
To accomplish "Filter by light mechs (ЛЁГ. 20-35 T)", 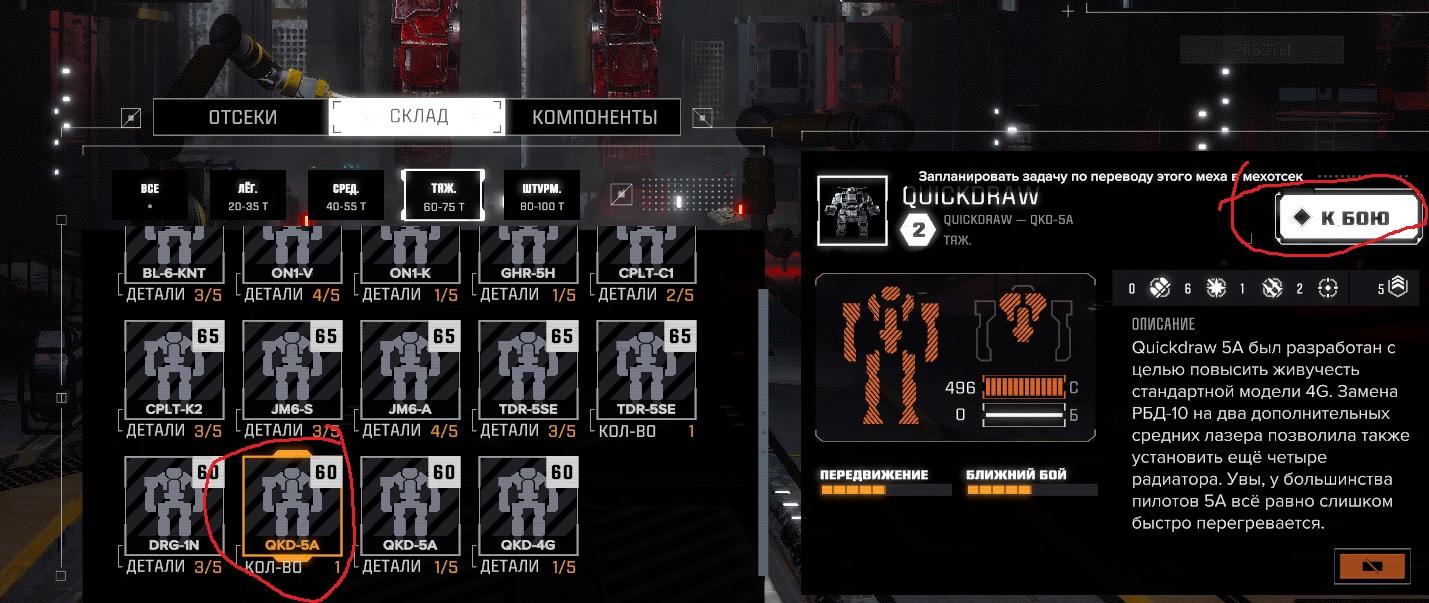I will pyautogui.click(x=247, y=196).
